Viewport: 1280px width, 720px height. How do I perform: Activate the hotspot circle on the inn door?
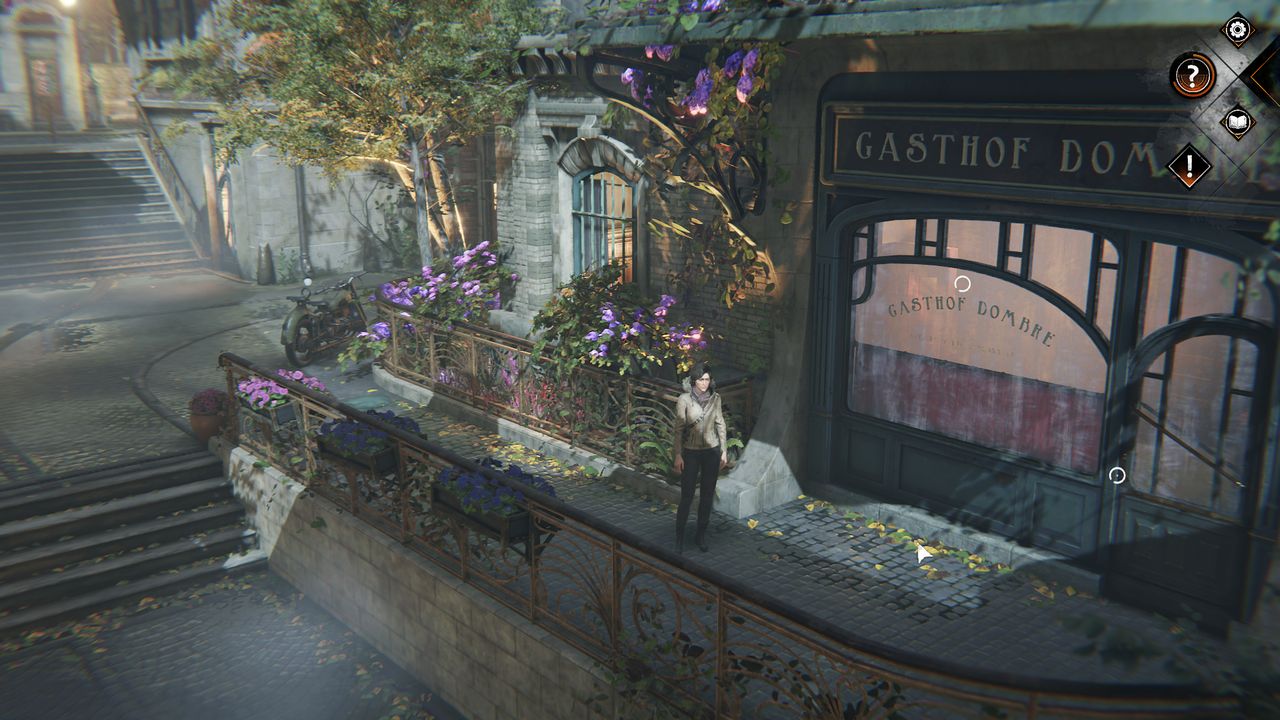pos(1117,475)
